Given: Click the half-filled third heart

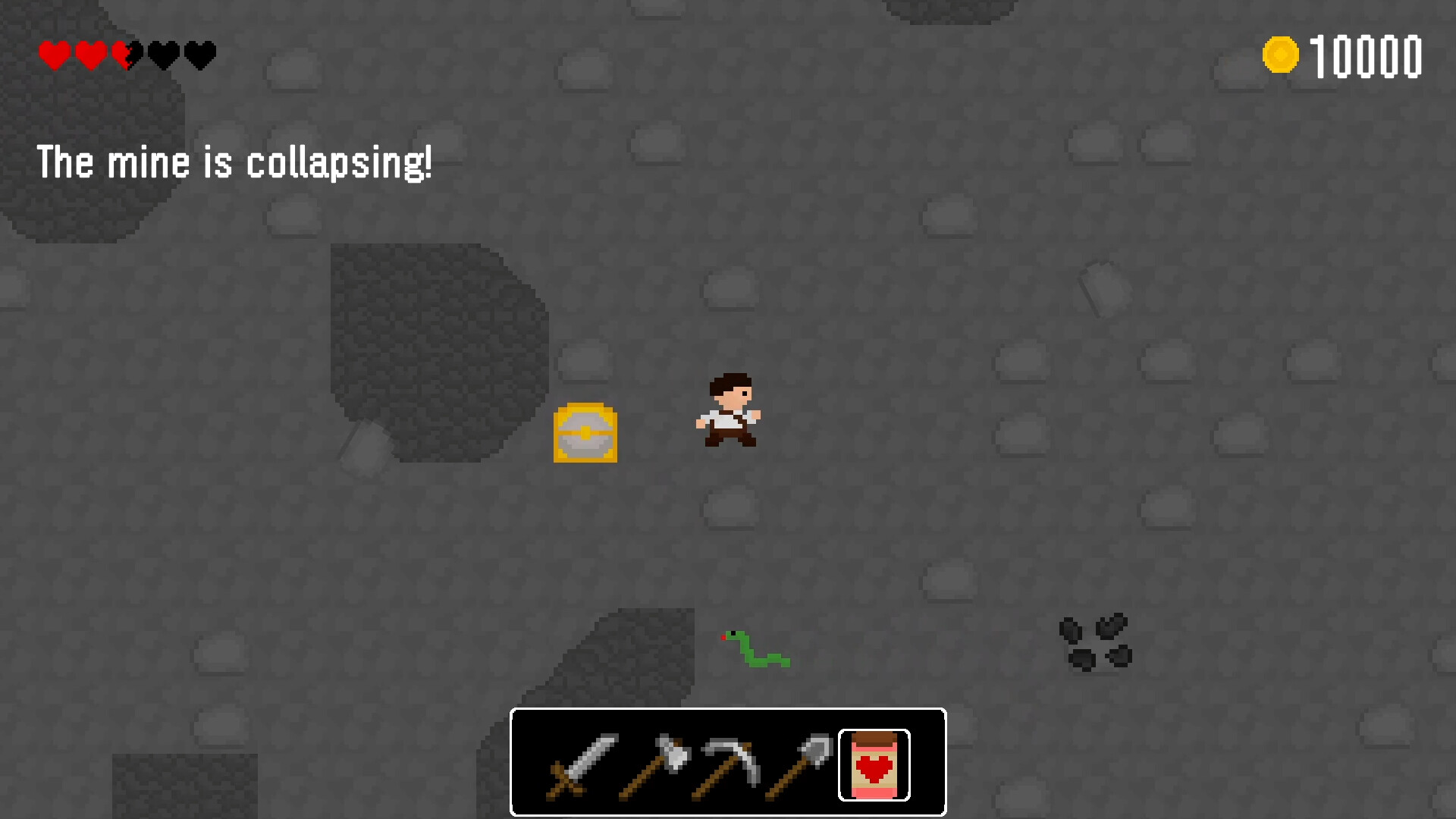Looking at the screenshot, I should (x=126, y=55).
